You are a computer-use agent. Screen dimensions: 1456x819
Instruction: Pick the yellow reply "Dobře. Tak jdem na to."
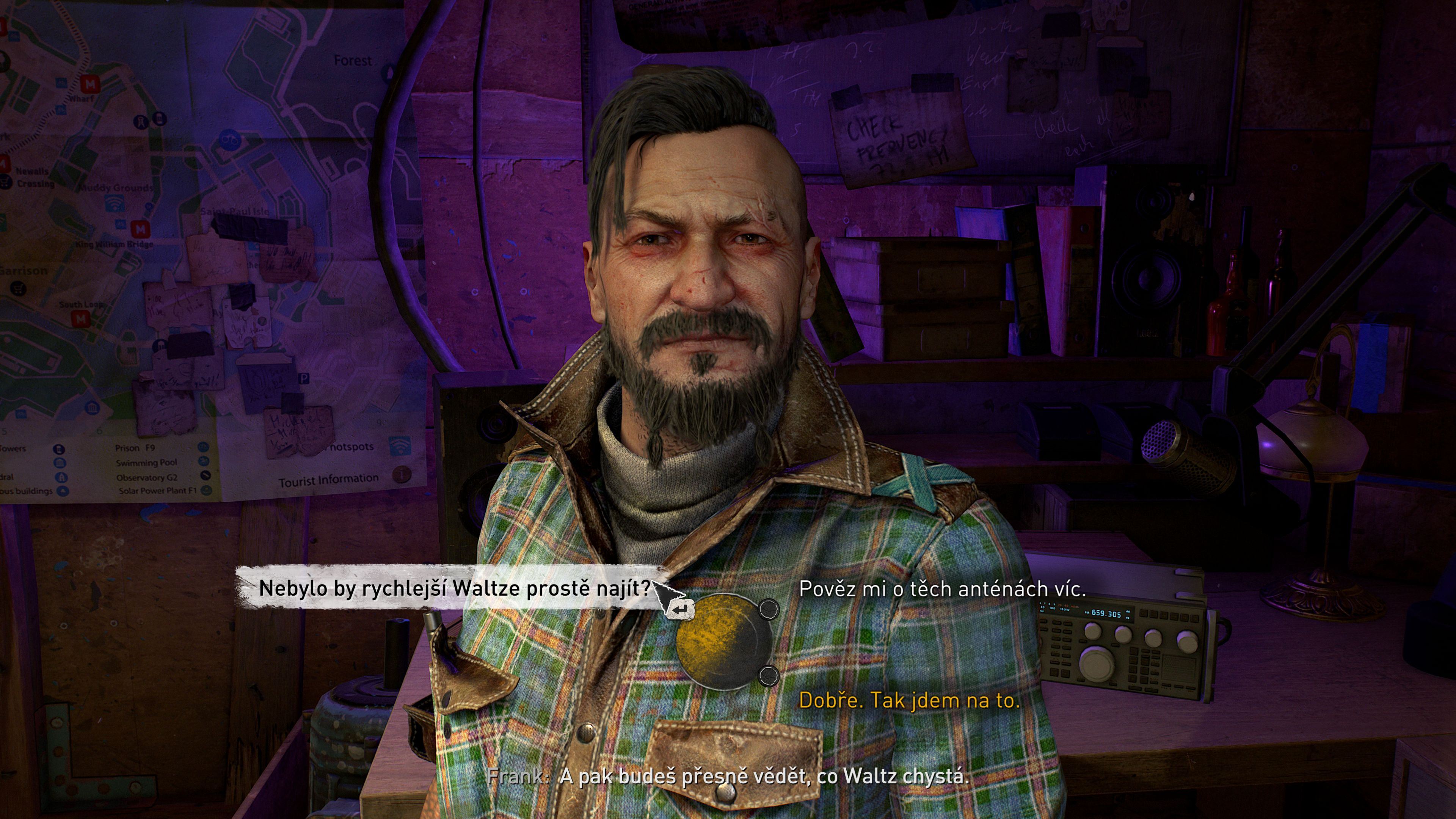(909, 700)
